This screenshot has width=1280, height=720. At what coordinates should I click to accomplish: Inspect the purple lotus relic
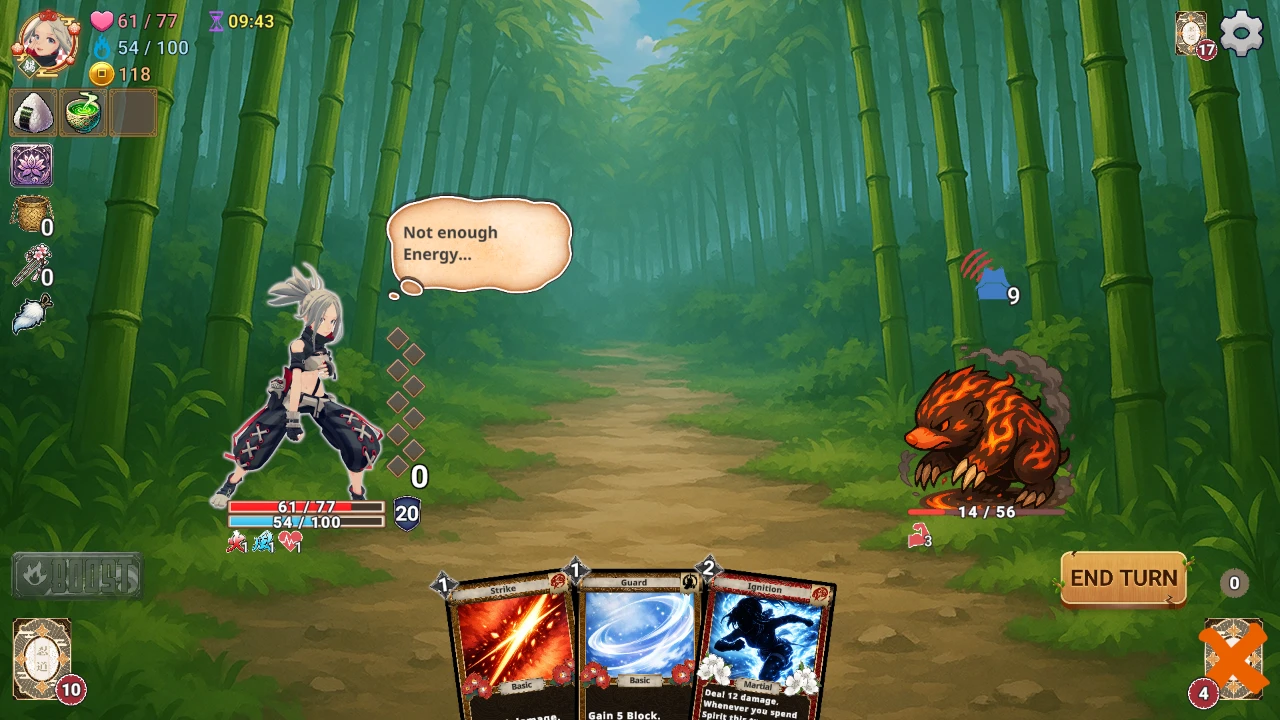pos(32,165)
